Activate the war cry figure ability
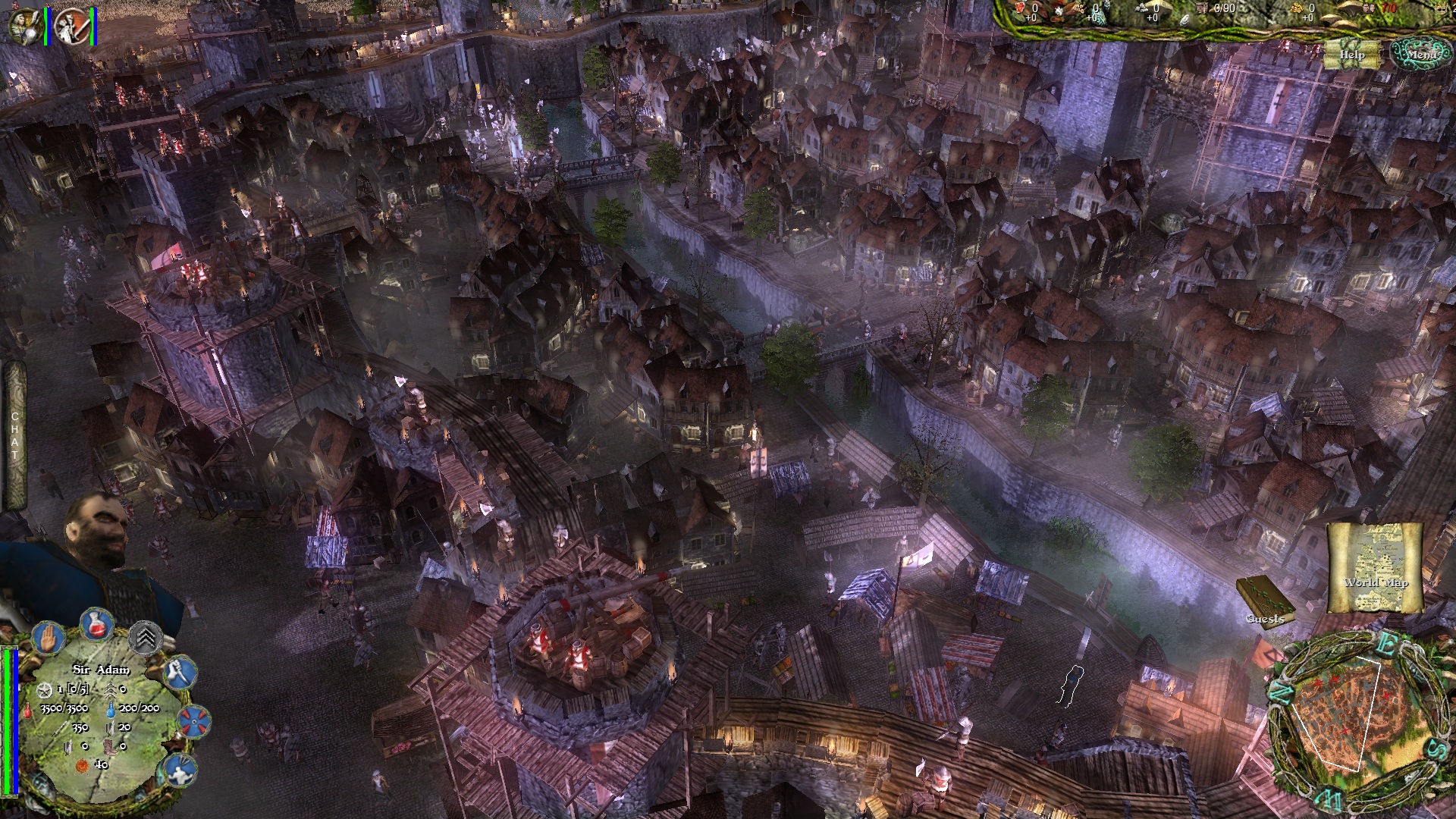Screen dimensions: 1456x819 tap(180, 770)
